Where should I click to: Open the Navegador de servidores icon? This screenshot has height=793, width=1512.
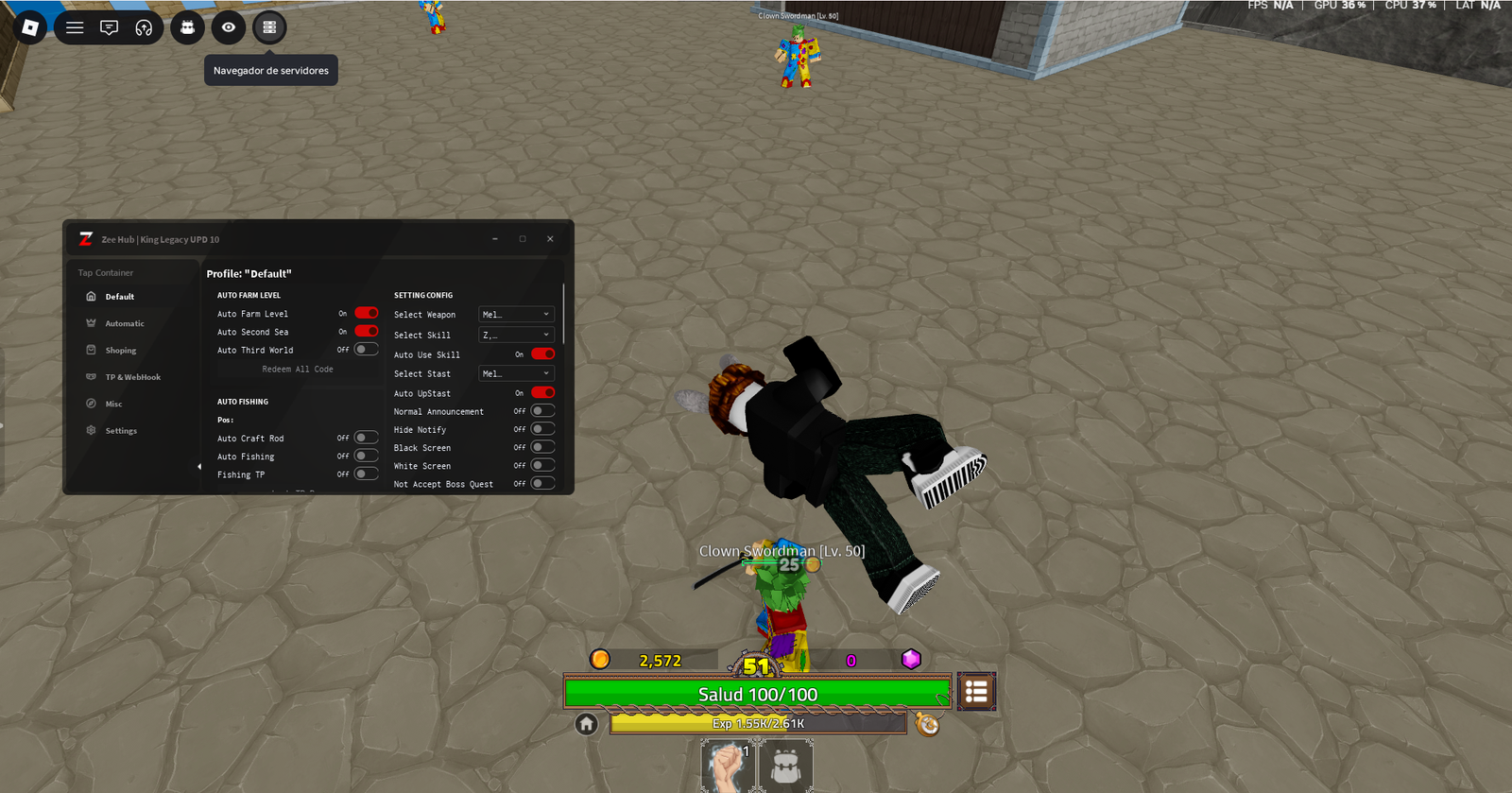click(x=269, y=27)
